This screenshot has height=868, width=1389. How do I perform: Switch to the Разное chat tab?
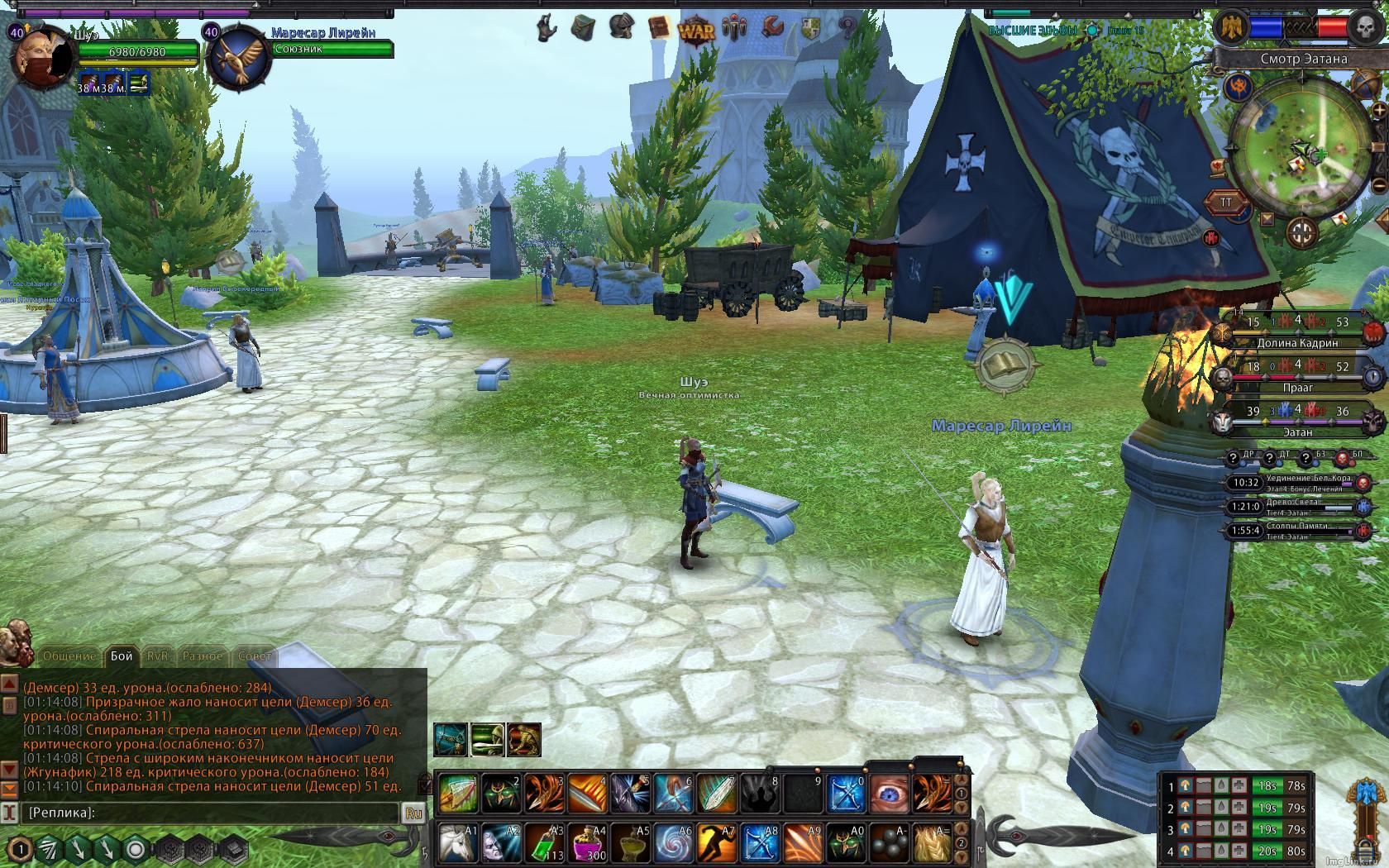pos(203,656)
